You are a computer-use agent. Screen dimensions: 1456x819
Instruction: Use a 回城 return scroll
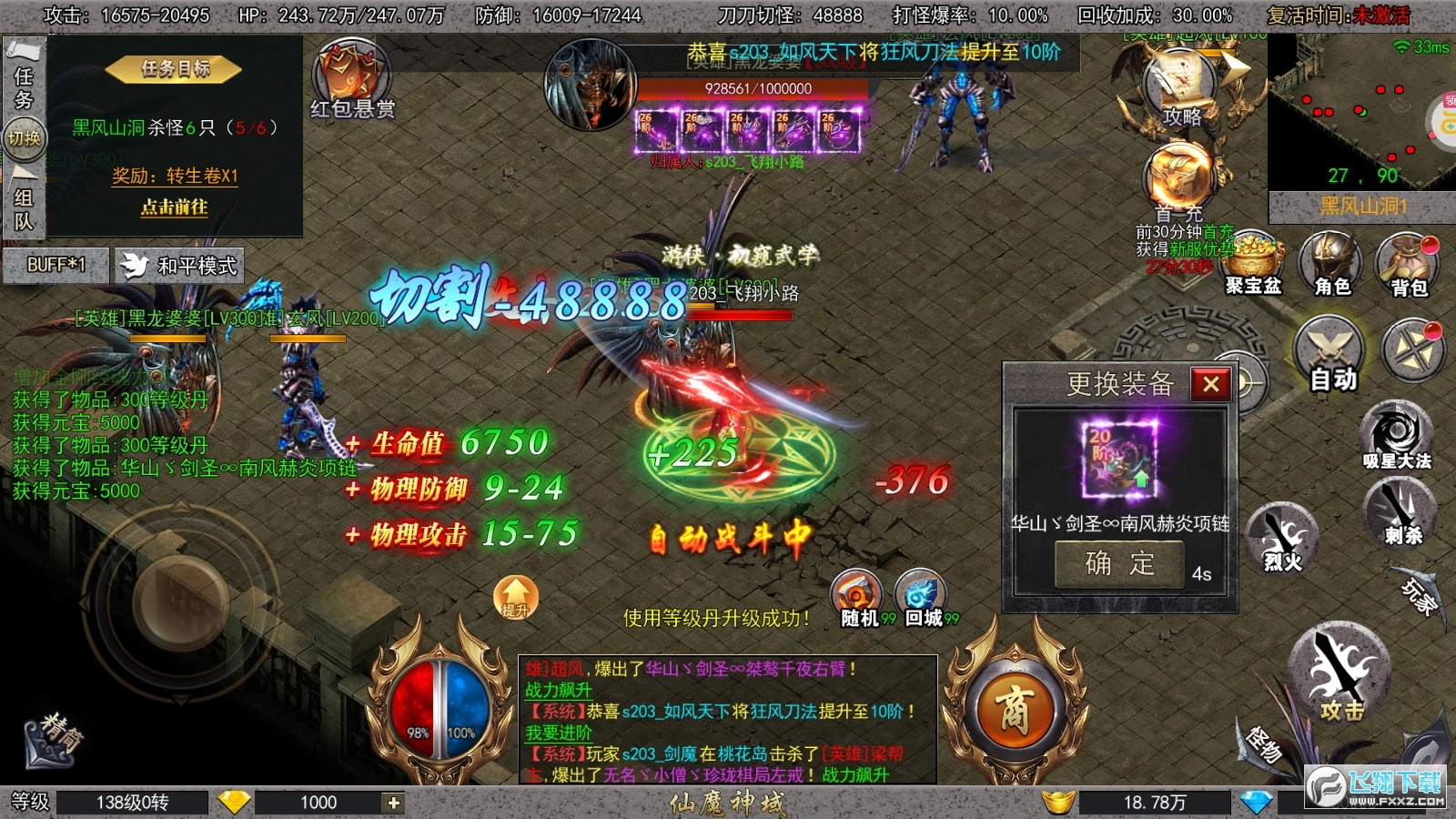click(x=919, y=598)
